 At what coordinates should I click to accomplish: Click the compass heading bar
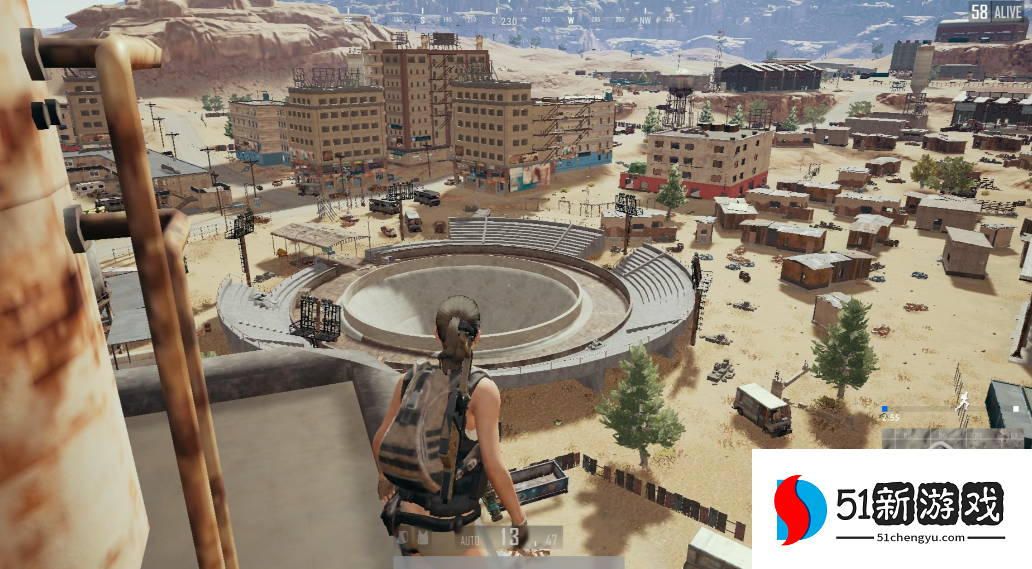(508, 20)
